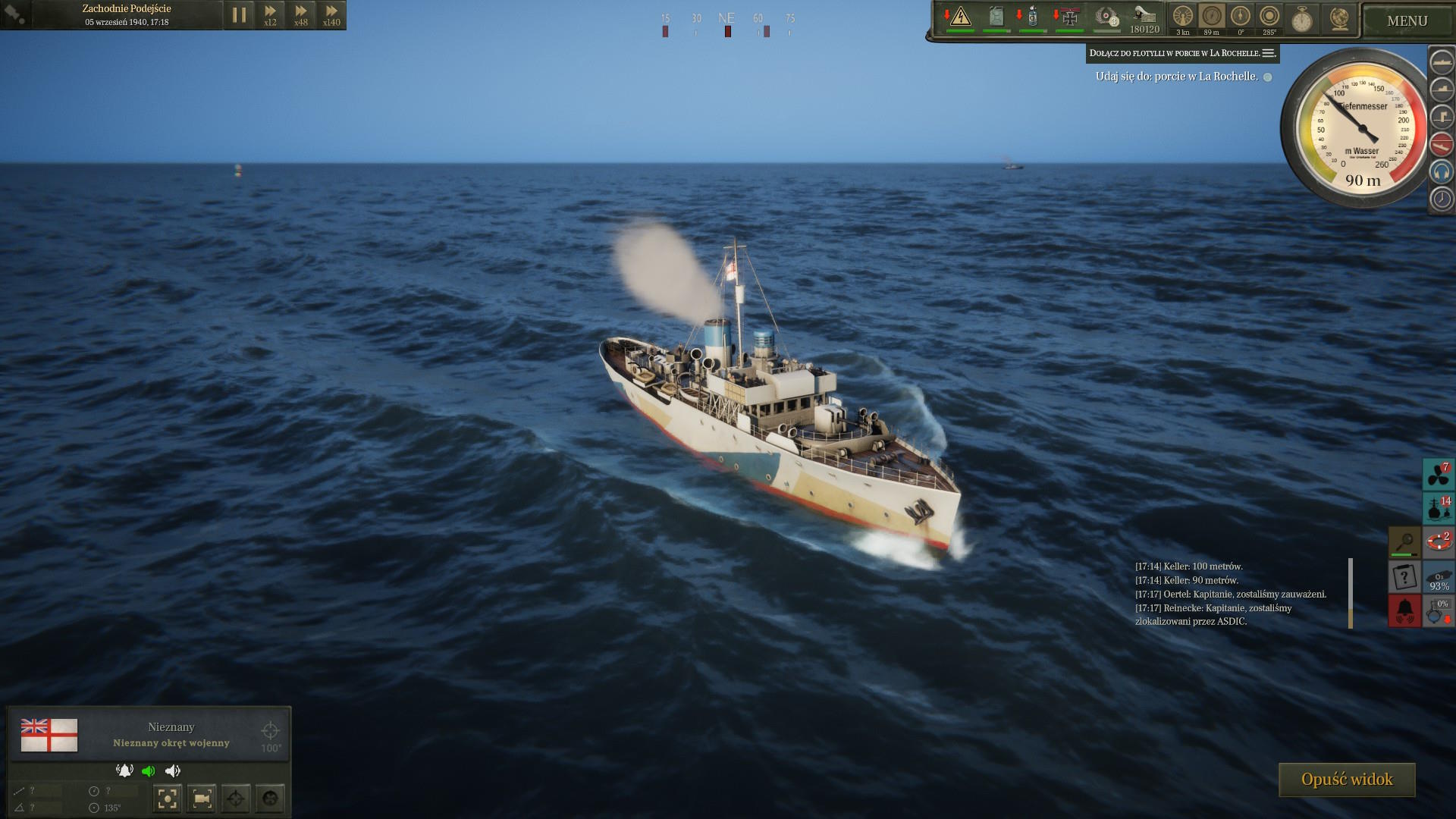
Task: Click the lifebuoy icon with badge 2
Action: pos(1438,542)
